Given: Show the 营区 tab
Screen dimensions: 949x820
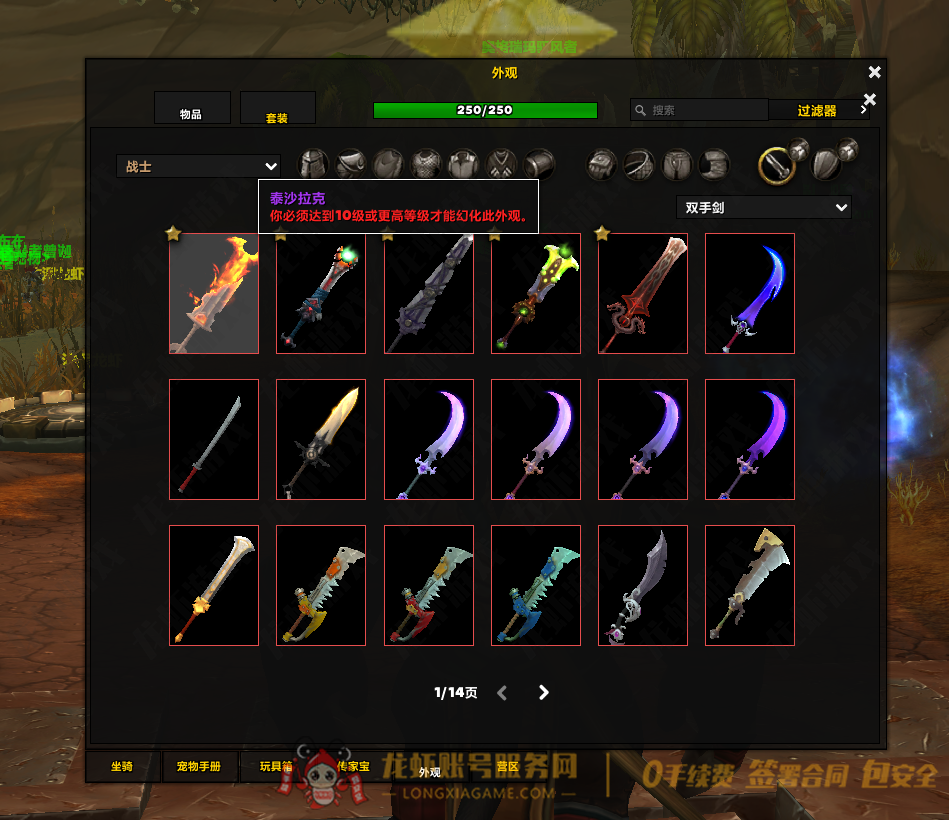Looking at the screenshot, I should tap(508, 767).
